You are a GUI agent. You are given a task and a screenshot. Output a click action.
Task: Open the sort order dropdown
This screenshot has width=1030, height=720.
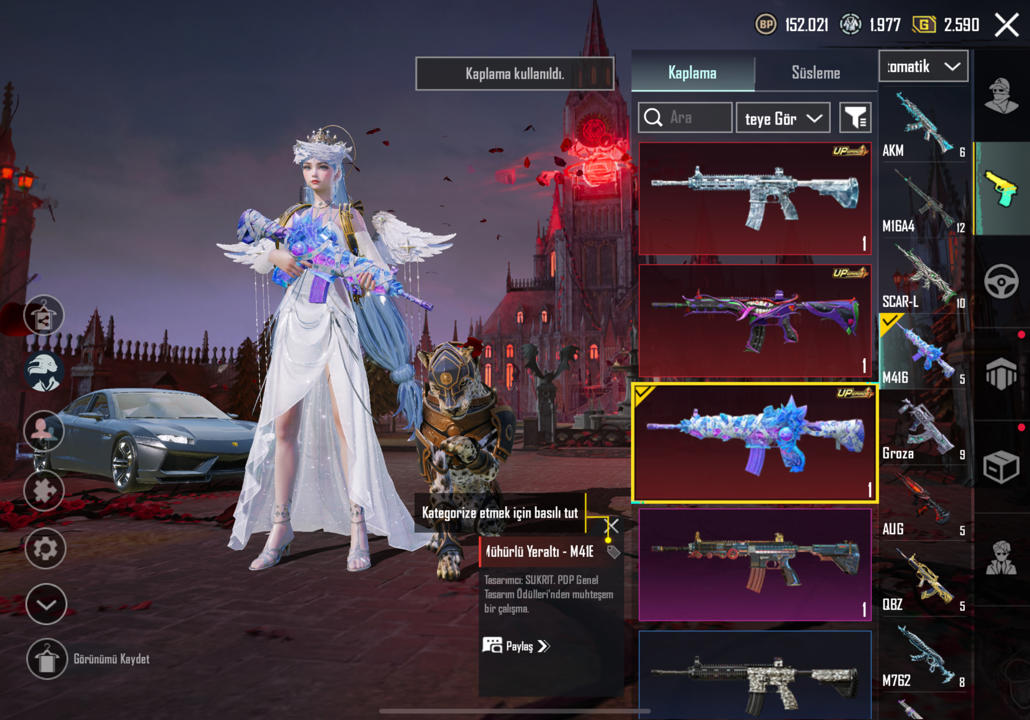(783, 118)
